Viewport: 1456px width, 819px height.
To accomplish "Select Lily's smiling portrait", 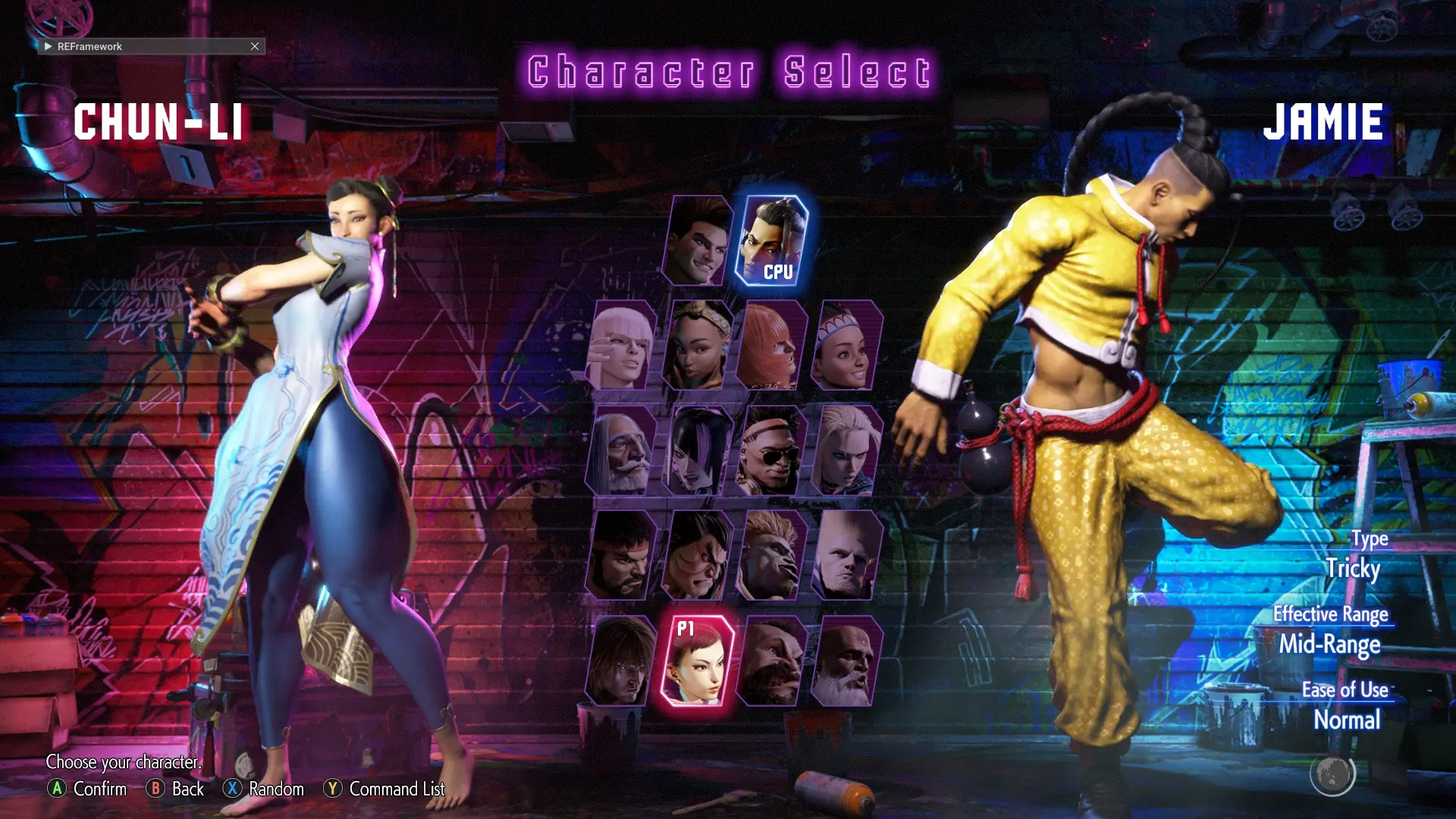I will point(847,346).
